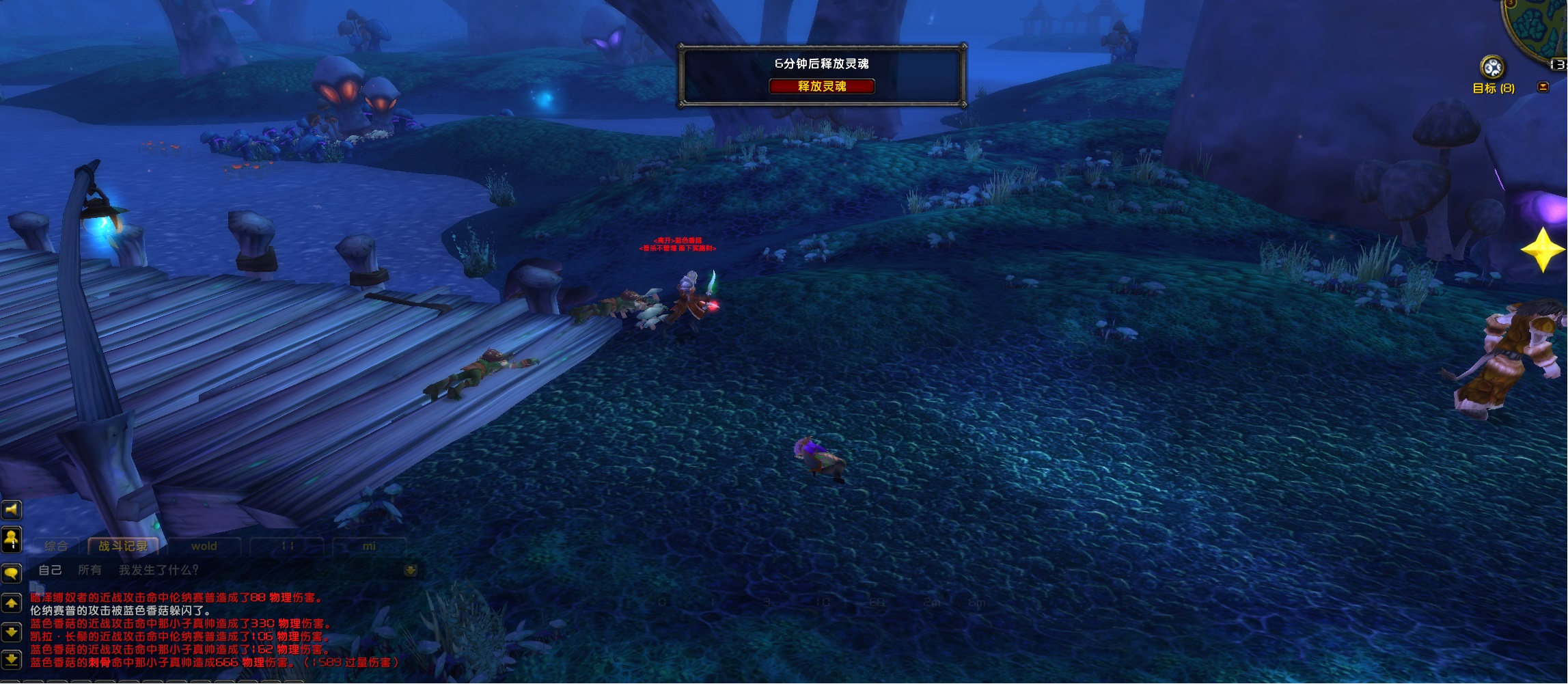Select the 我发生了什么? combat log filter
1568x684 pixels.
click(159, 570)
